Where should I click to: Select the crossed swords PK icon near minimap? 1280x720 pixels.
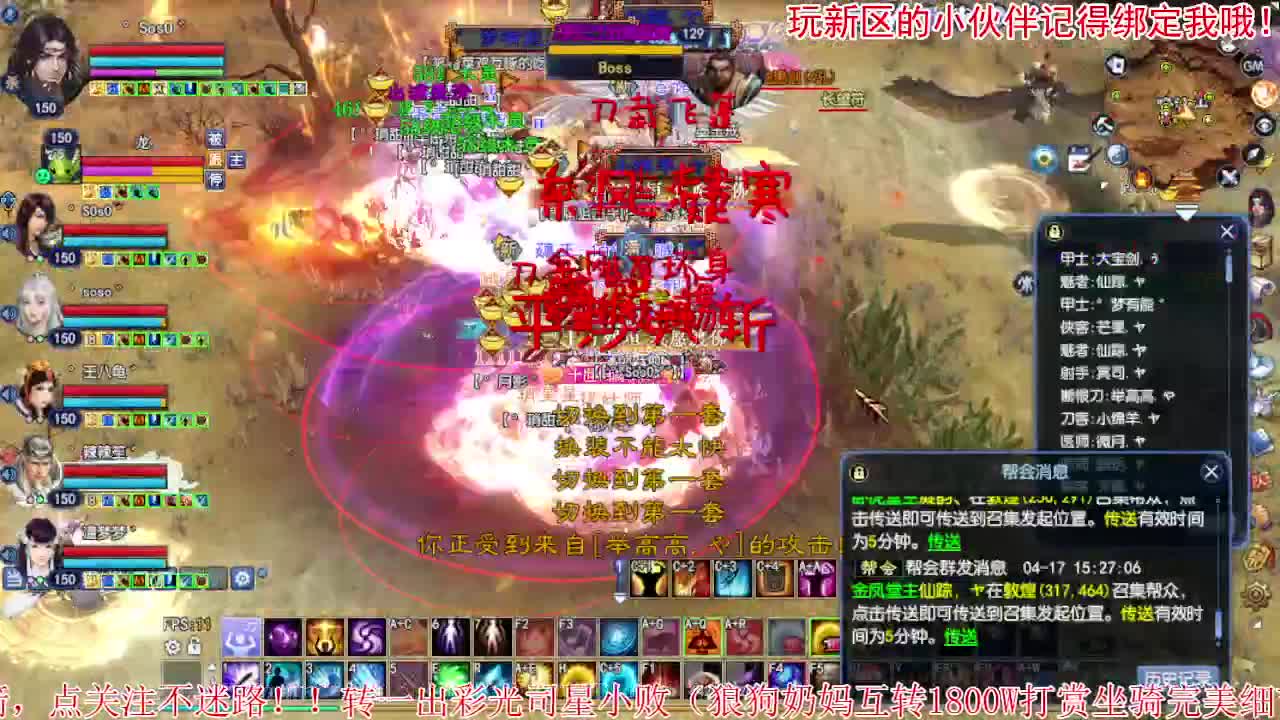1229,175
